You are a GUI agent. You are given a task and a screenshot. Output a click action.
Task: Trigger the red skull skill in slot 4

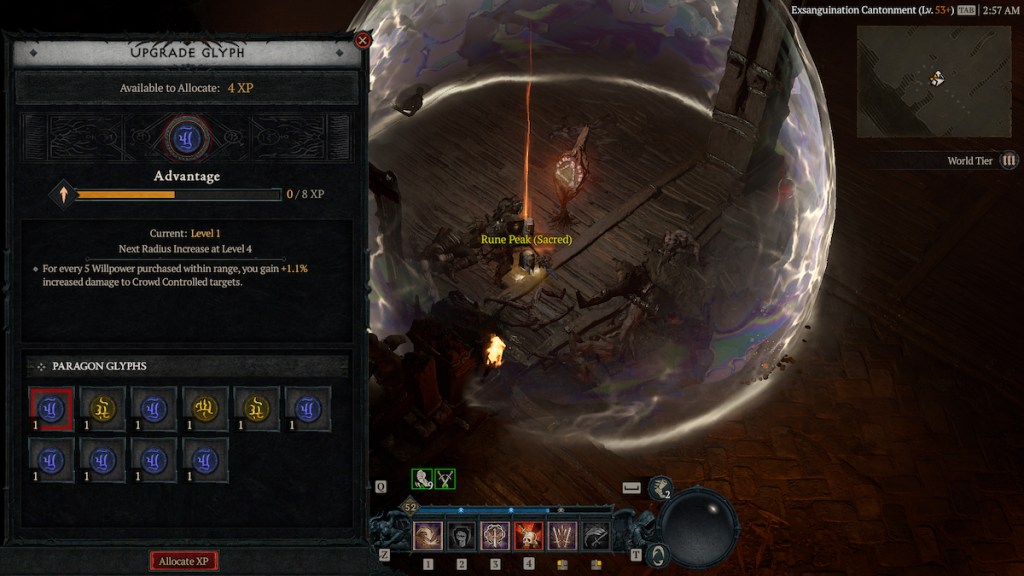coord(528,536)
